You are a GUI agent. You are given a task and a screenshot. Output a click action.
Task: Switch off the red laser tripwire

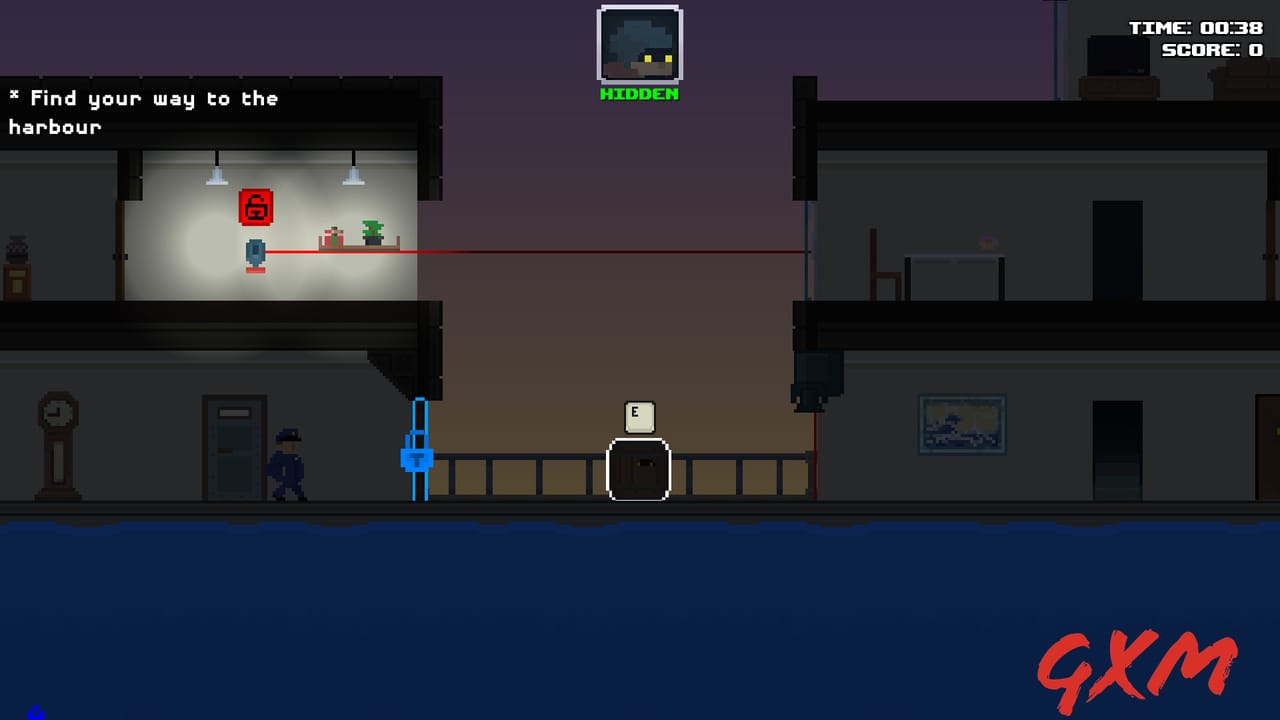tap(550, 250)
